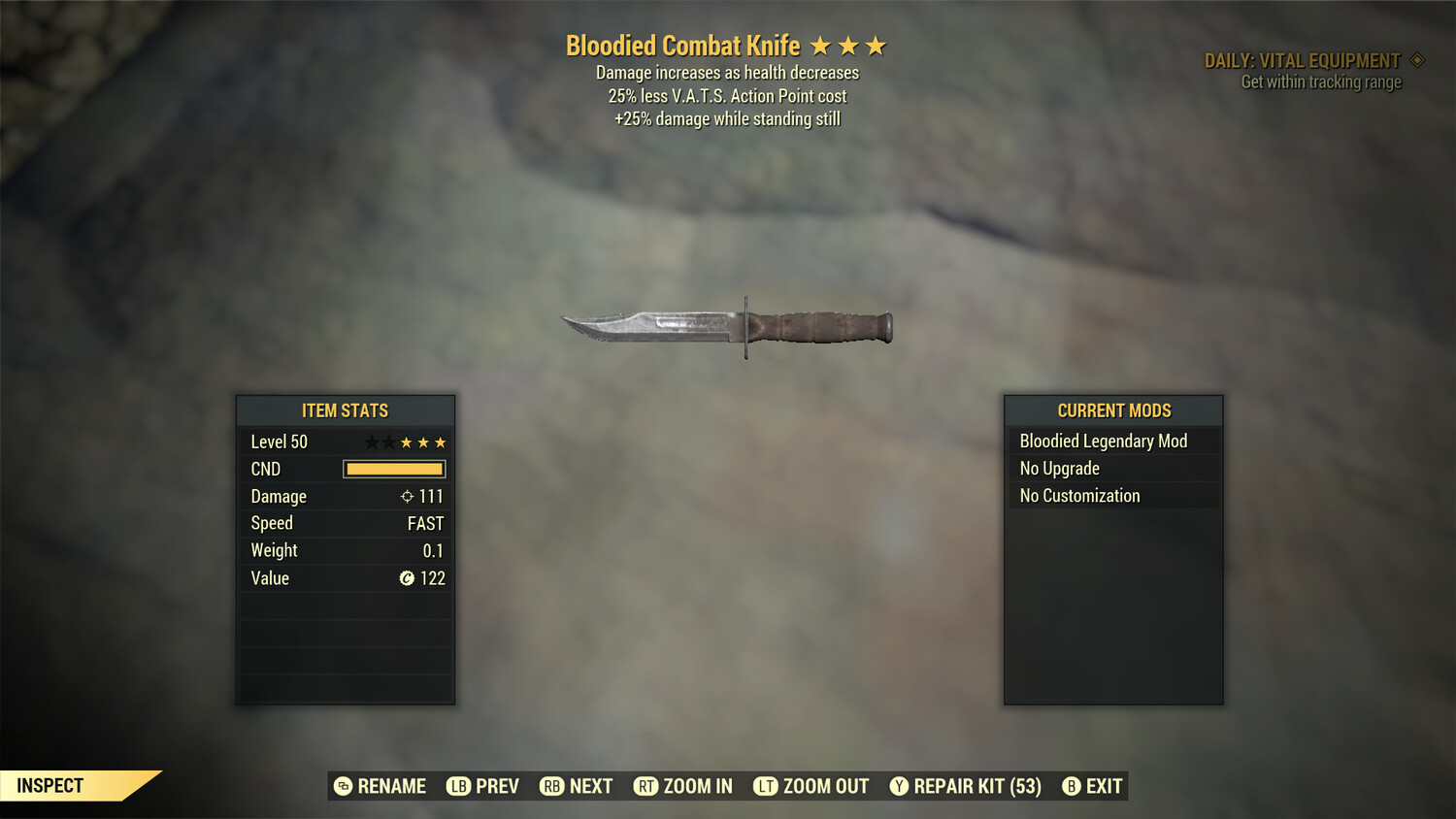Select the No Customization mod row
This screenshot has height=819, width=1456.
(1112, 496)
